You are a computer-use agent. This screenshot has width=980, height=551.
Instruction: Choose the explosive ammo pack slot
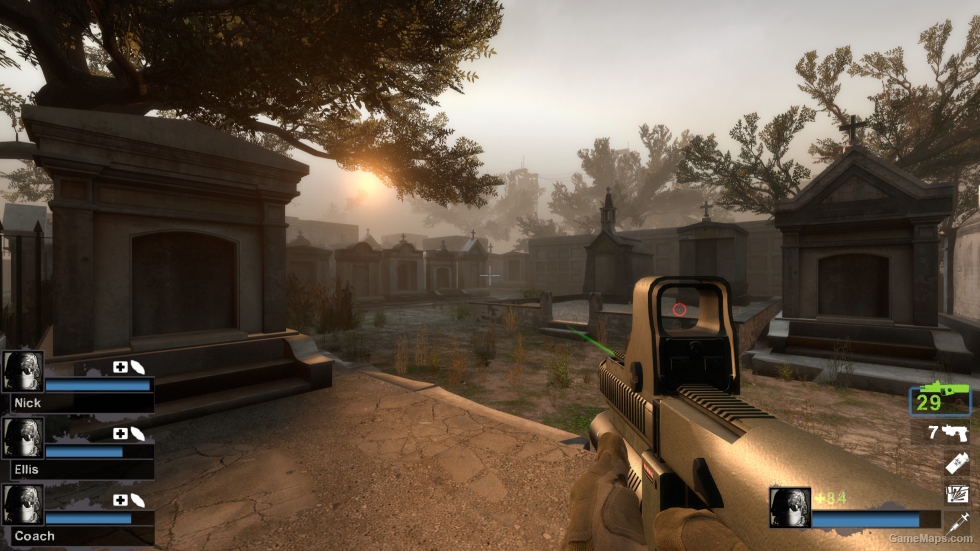pyautogui.click(x=956, y=494)
